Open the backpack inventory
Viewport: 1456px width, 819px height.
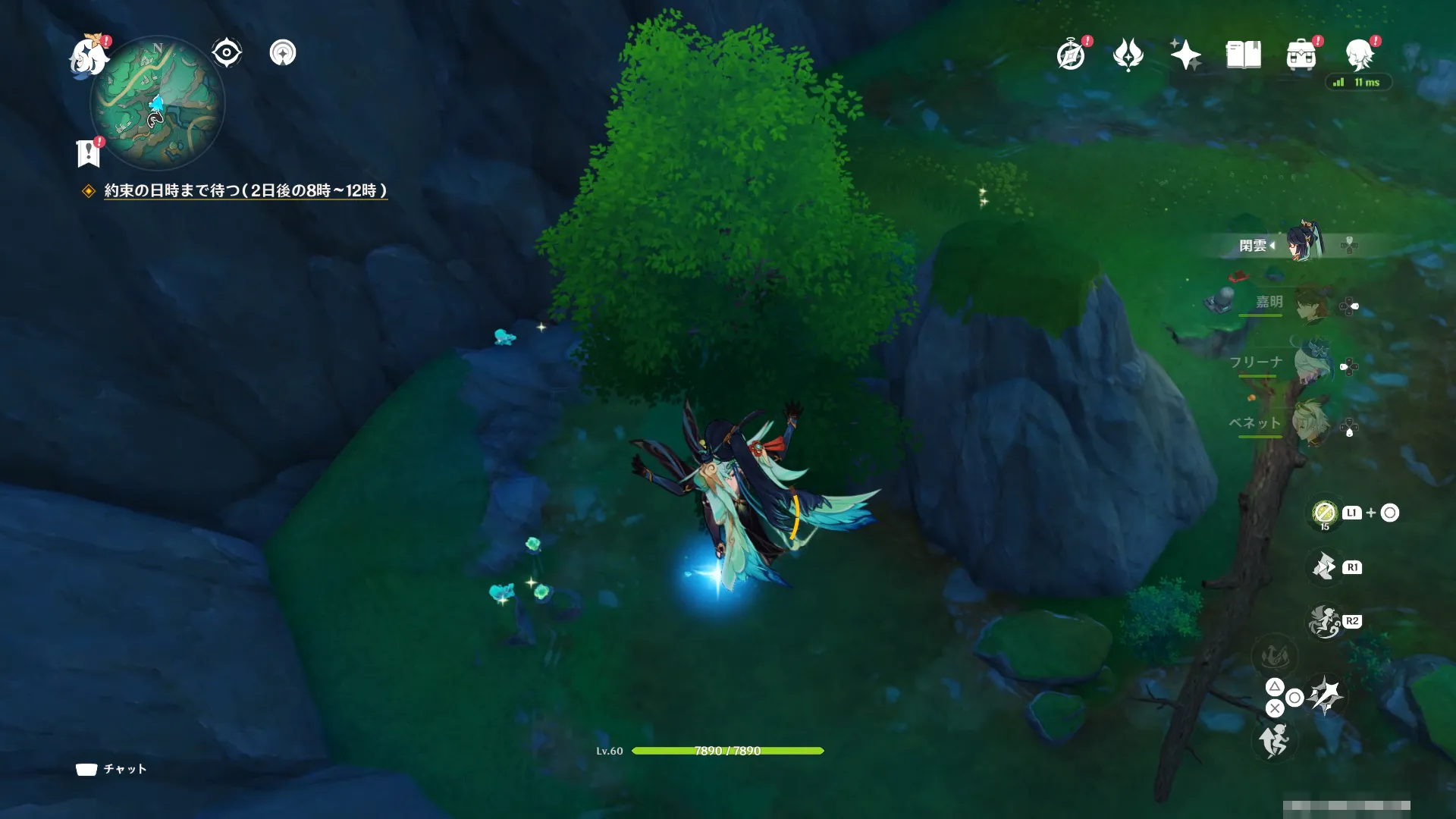click(1301, 55)
